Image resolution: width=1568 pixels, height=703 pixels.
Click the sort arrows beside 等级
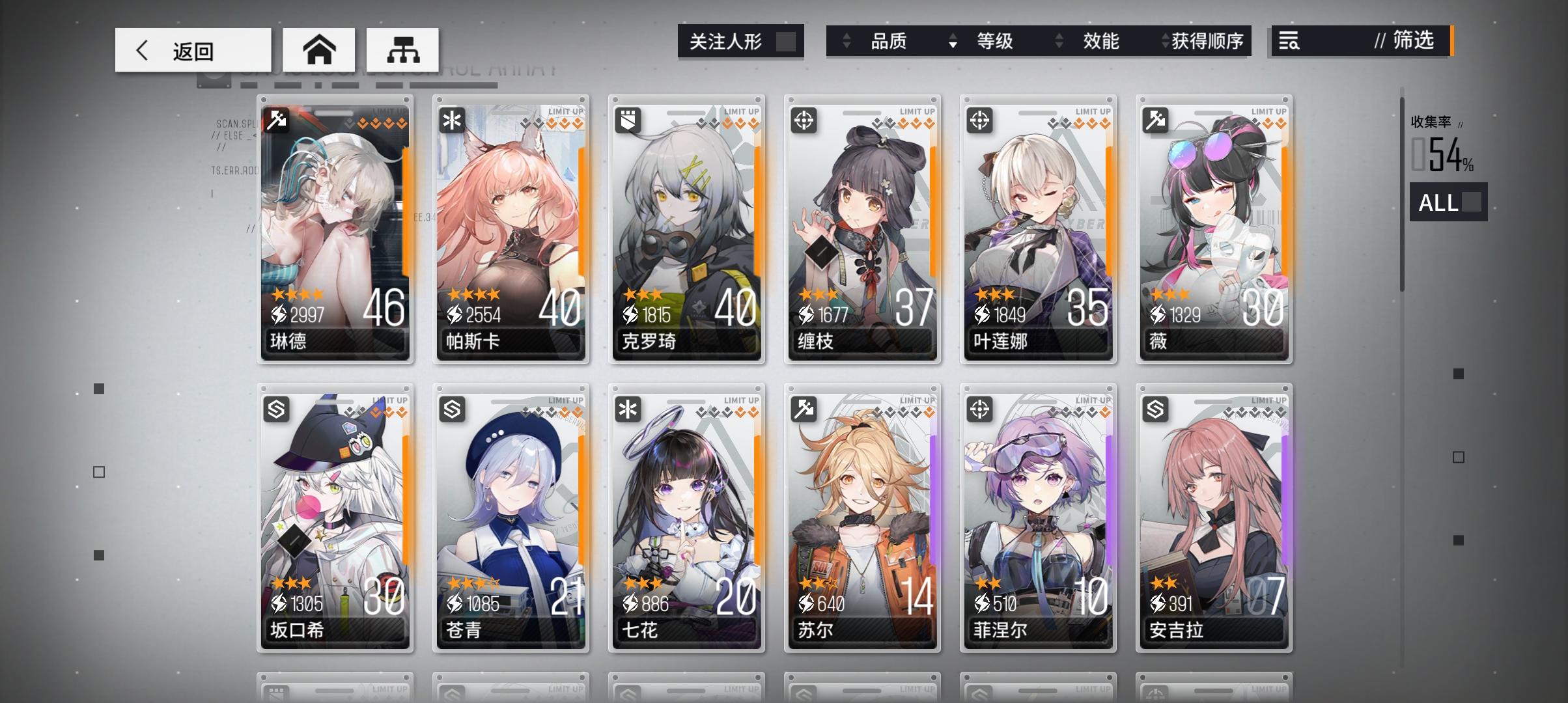pyautogui.click(x=1058, y=42)
